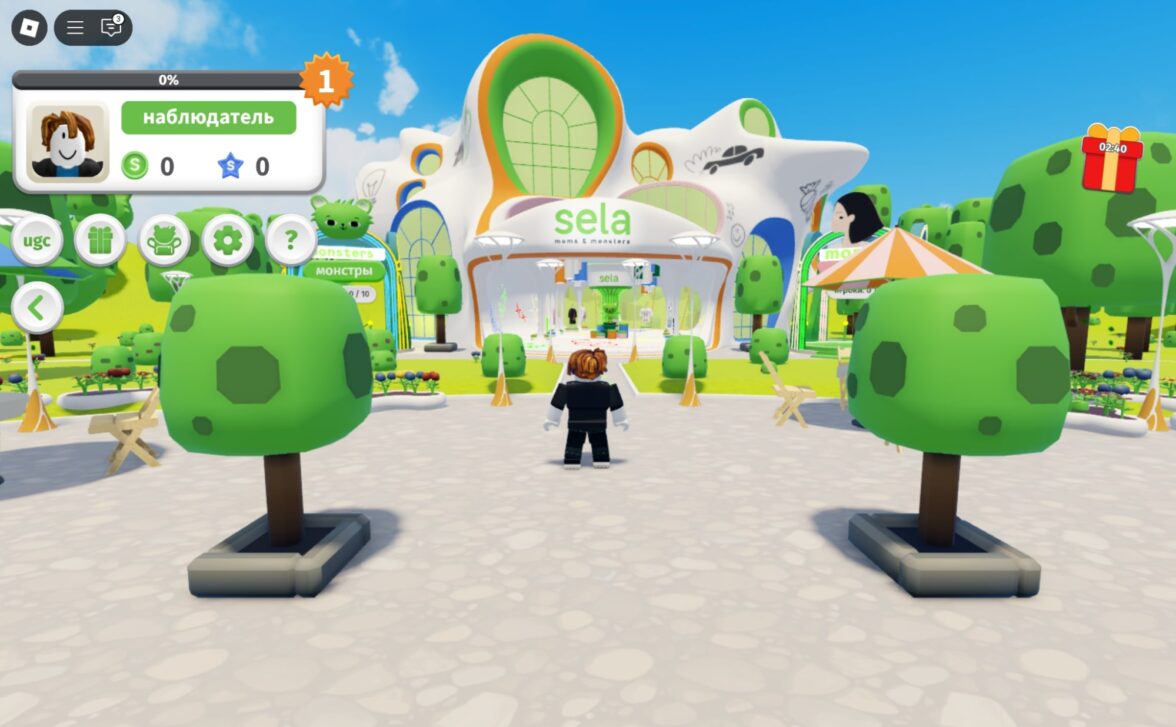Click the player avatar portrait

pos(68,141)
